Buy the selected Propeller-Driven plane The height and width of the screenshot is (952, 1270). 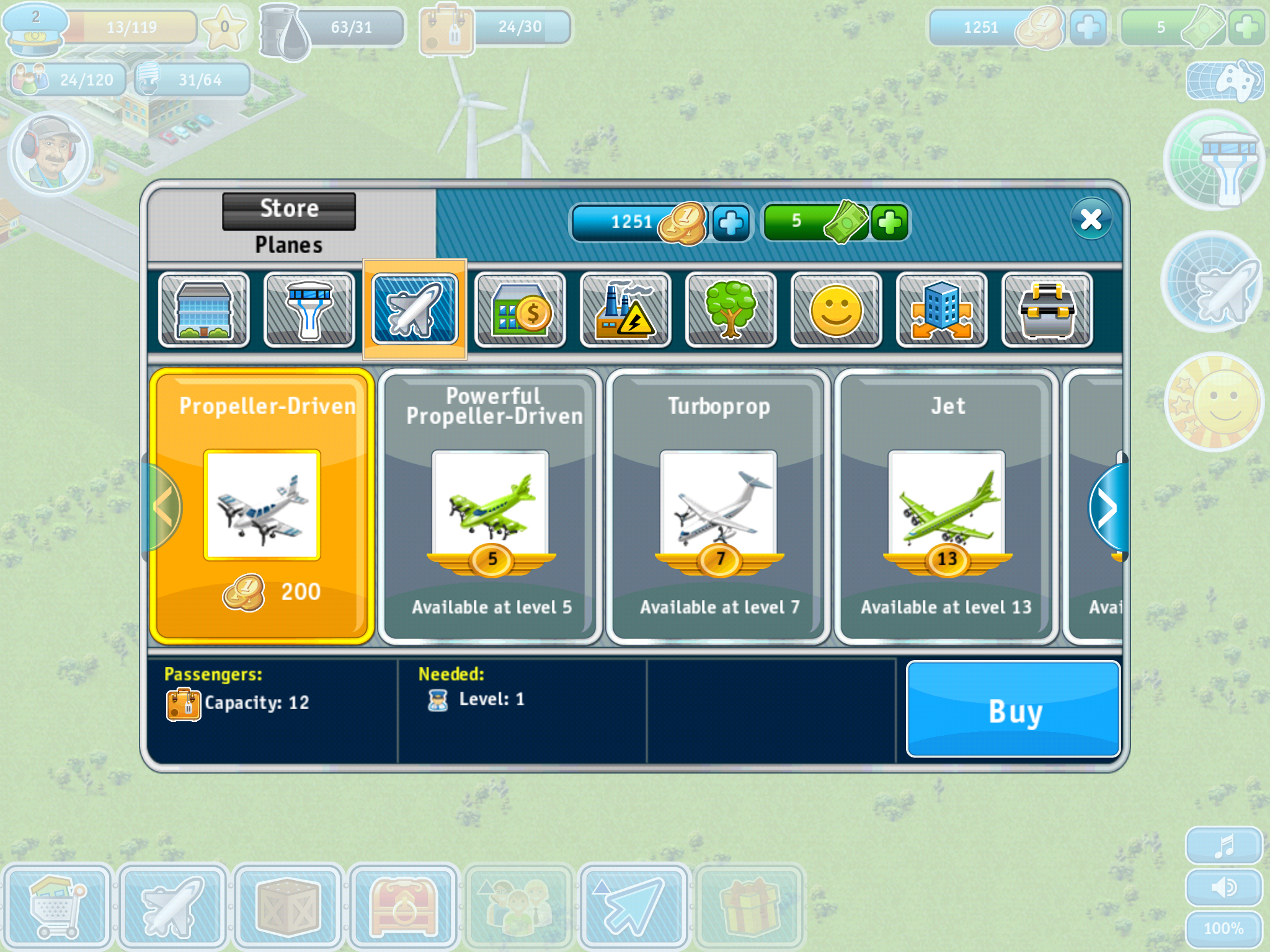[x=1013, y=710]
